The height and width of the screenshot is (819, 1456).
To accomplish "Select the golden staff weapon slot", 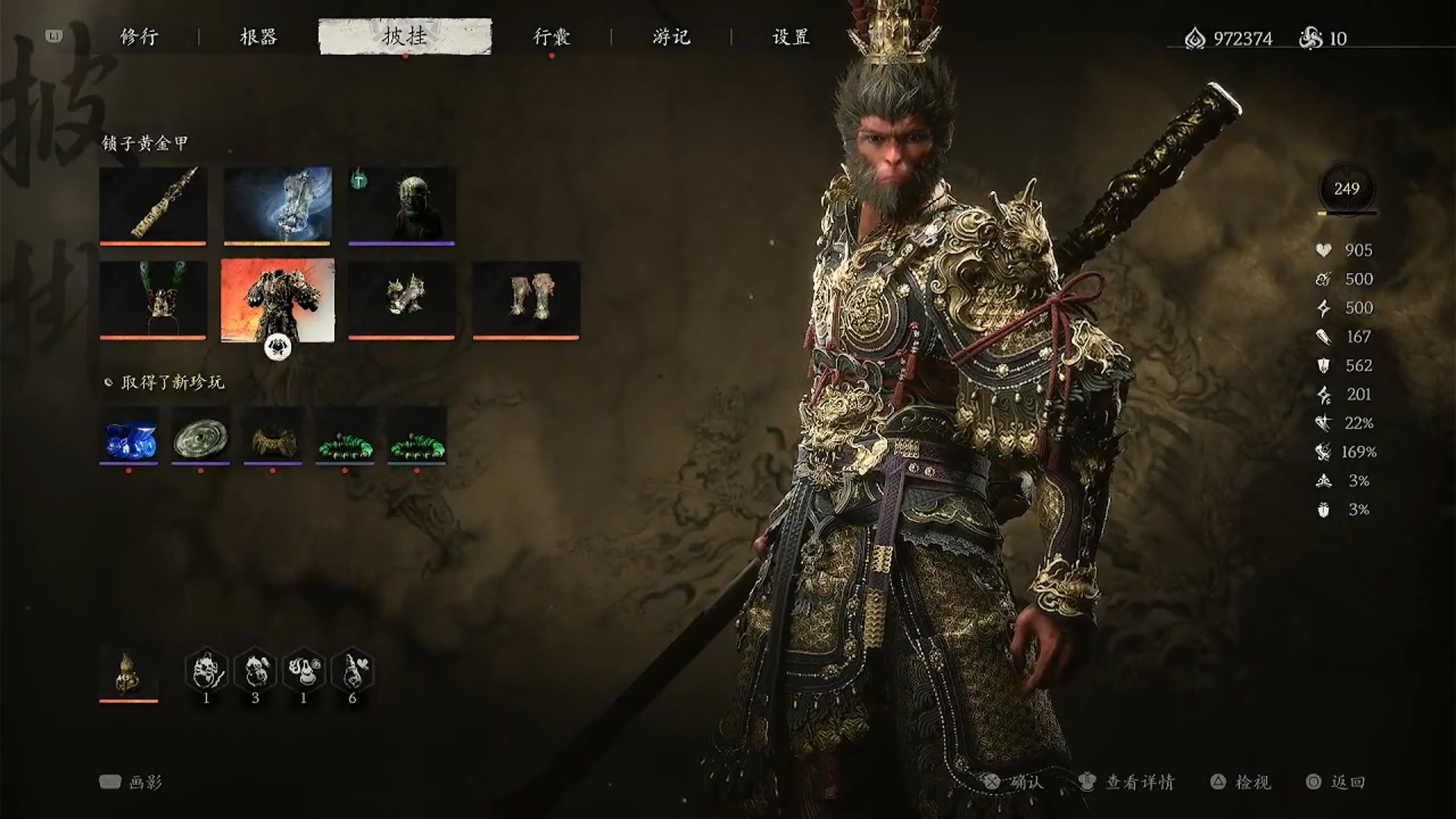I will pos(152,205).
